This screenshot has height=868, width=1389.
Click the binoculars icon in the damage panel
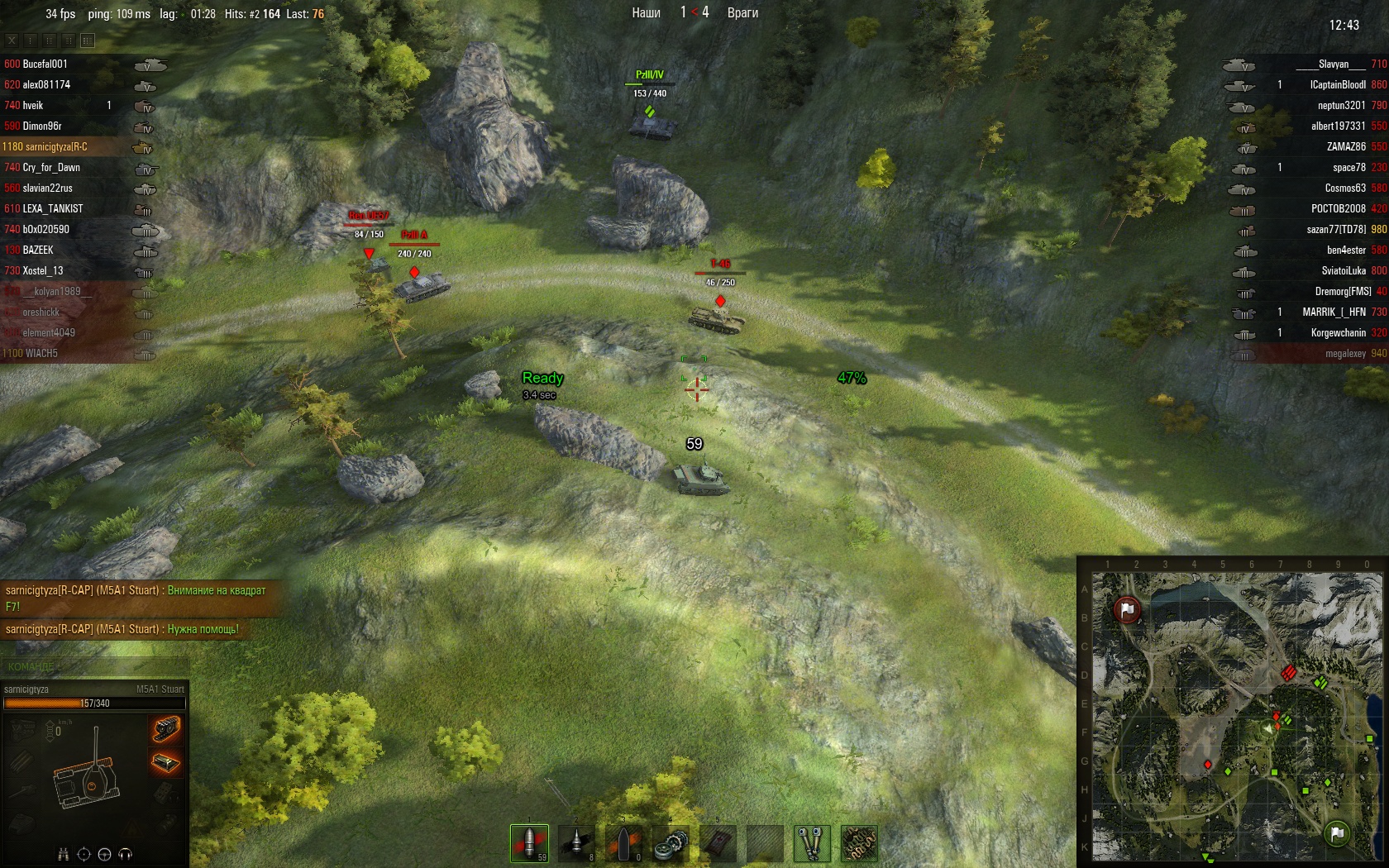pos(63,854)
